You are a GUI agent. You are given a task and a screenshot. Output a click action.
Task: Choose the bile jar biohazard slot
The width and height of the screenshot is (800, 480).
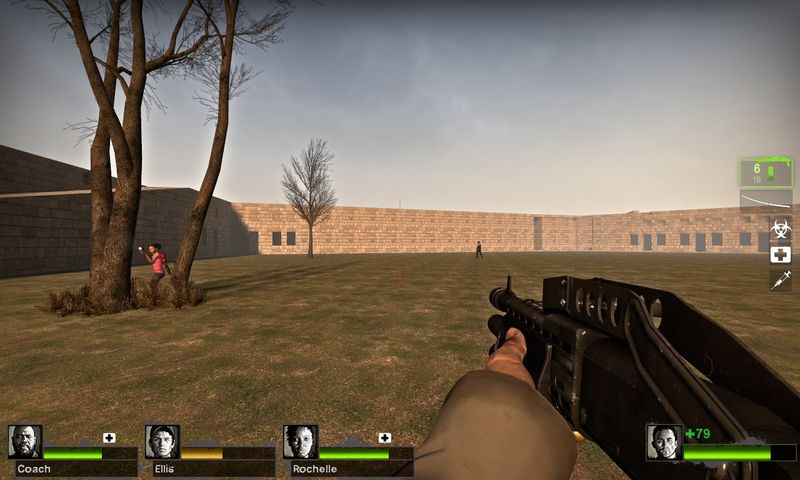[780, 229]
